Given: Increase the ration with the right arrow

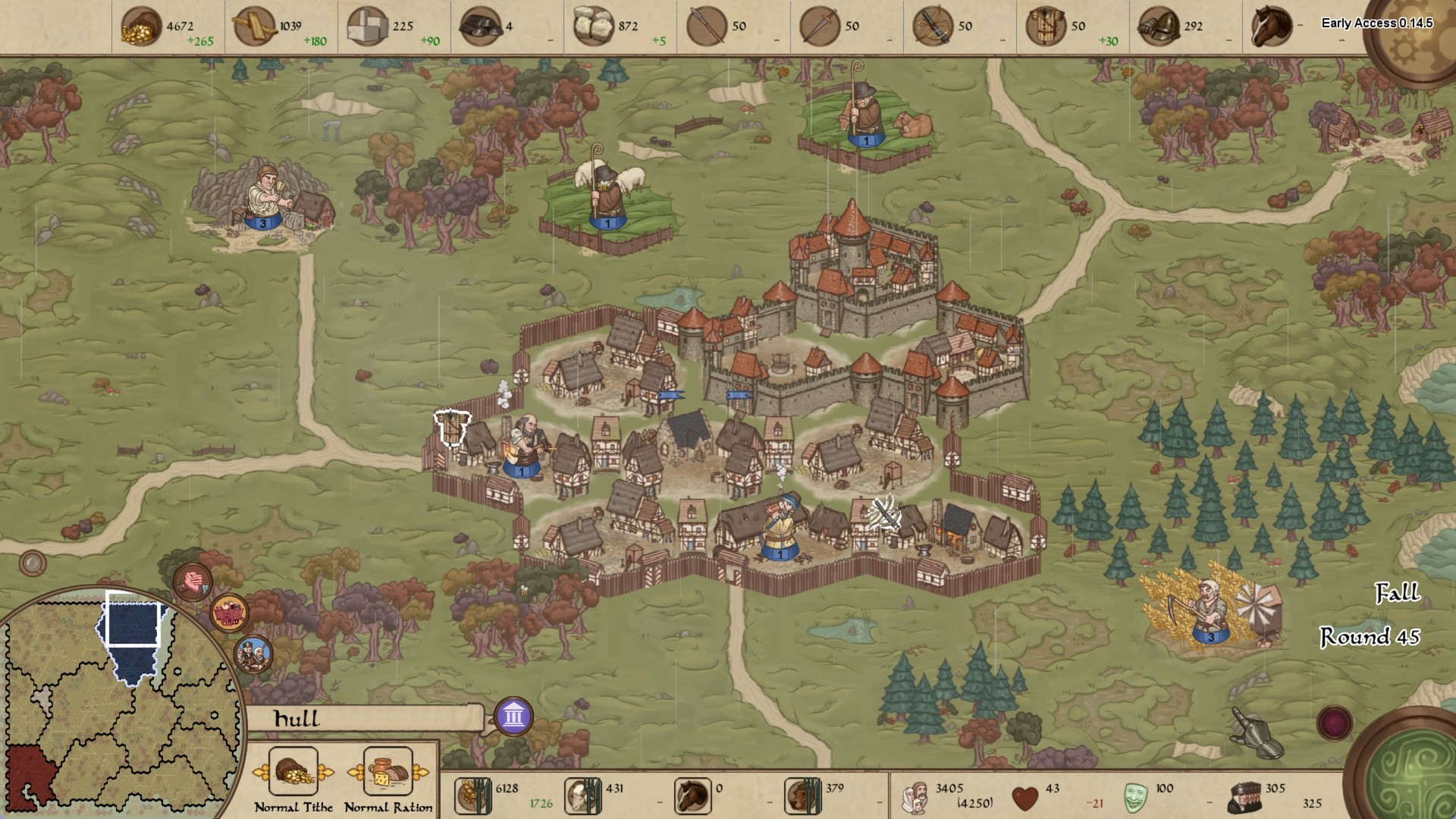Looking at the screenshot, I should 420,773.
